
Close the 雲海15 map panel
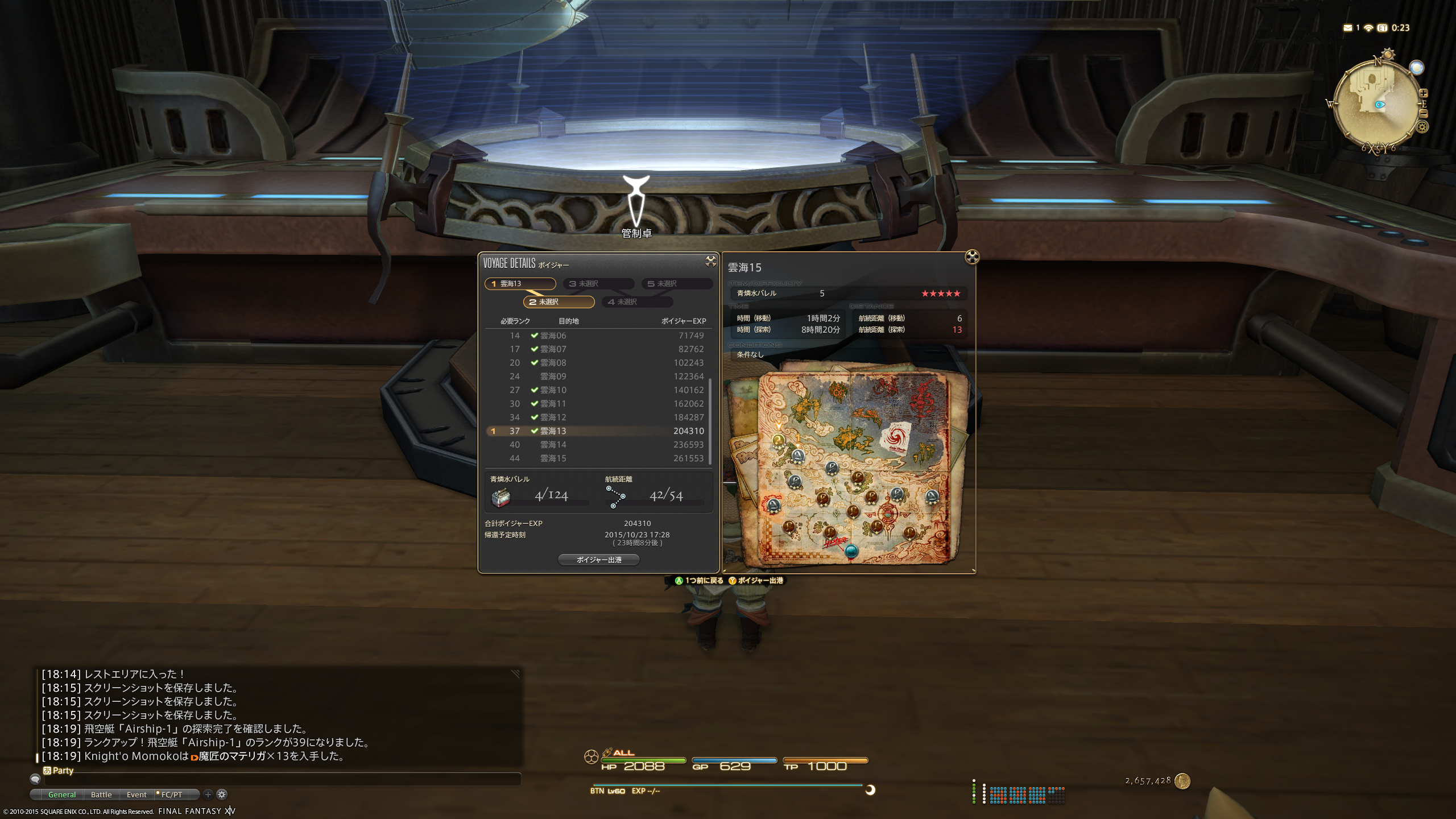pos(972,257)
